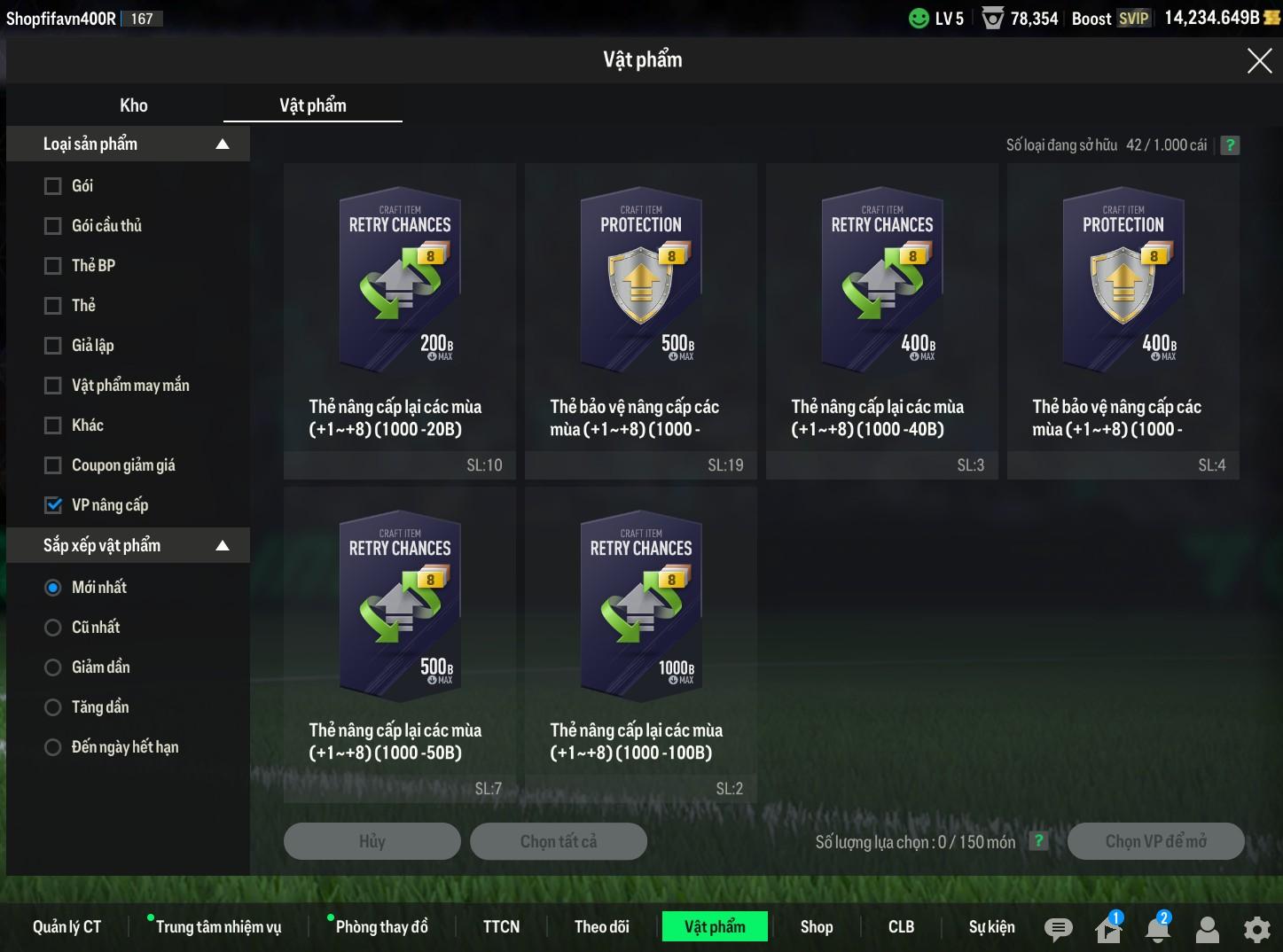Open the settings gear icon
1283x952 pixels.
(x=1257, y=929)
